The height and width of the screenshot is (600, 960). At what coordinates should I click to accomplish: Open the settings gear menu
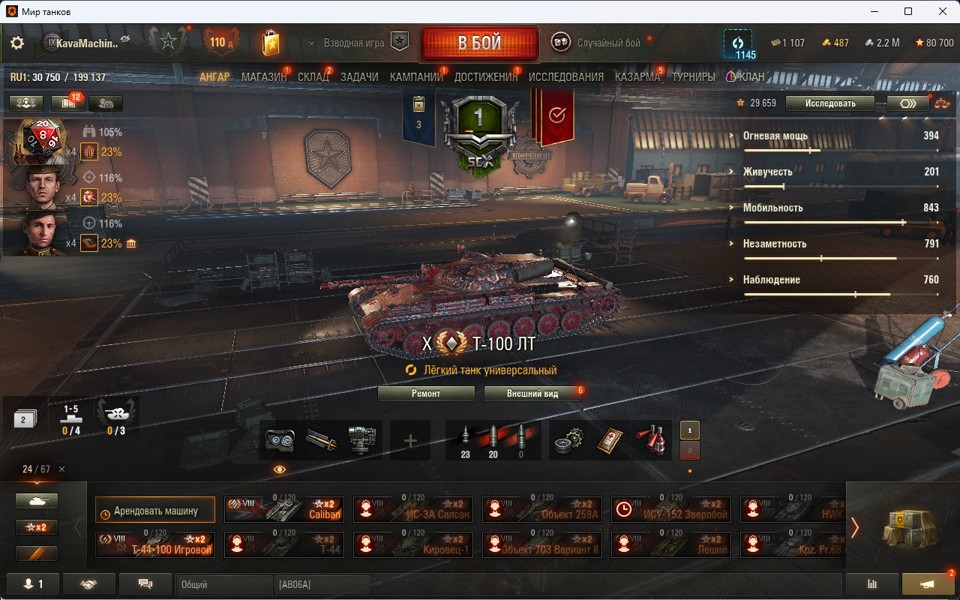click(17, 43)
